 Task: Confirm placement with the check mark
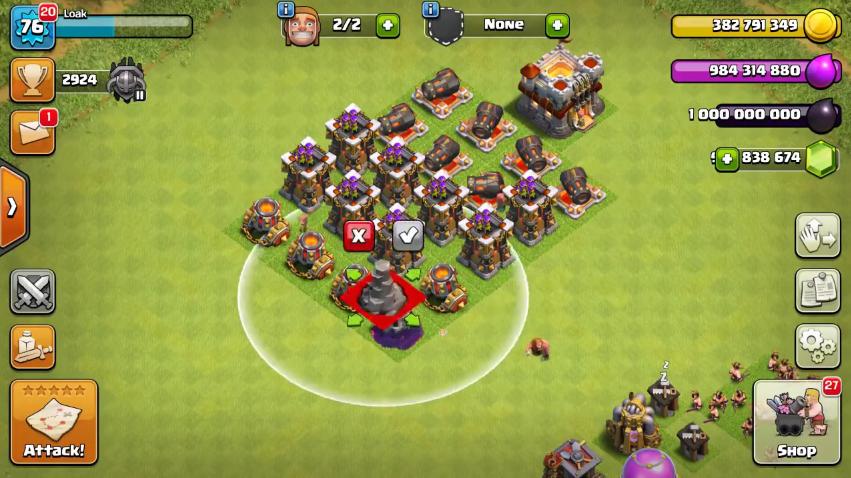pos(407,236)
